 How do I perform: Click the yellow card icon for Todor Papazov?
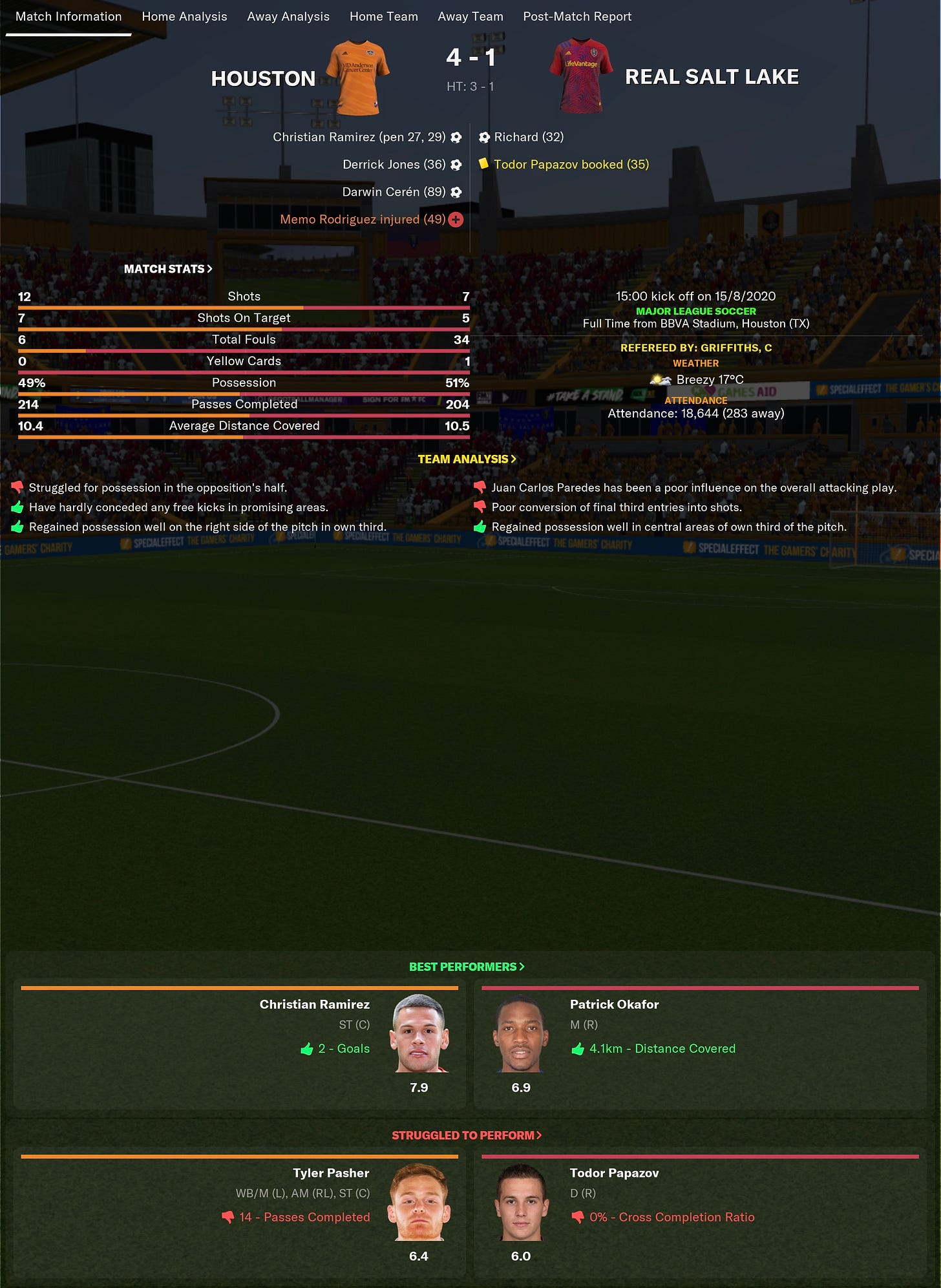483,164
